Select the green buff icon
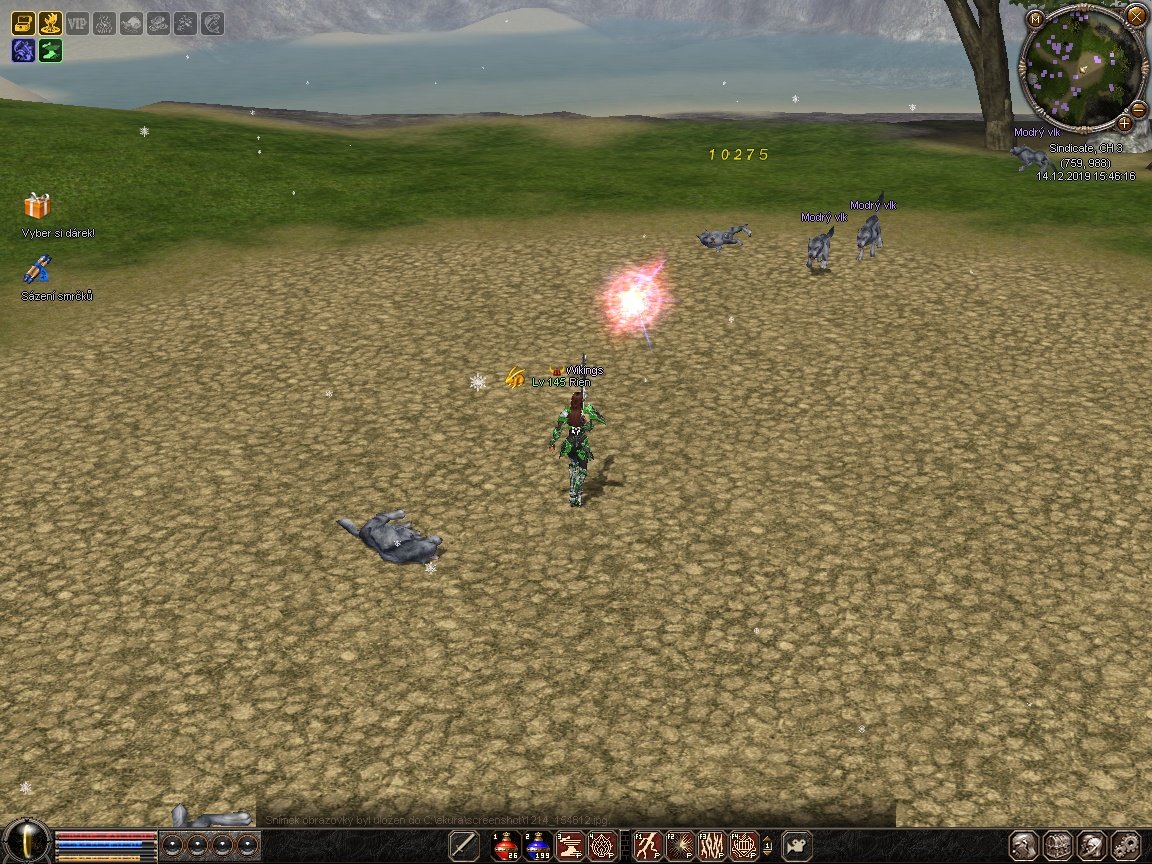Screen dimensions: 1152x864 [50, 50]
